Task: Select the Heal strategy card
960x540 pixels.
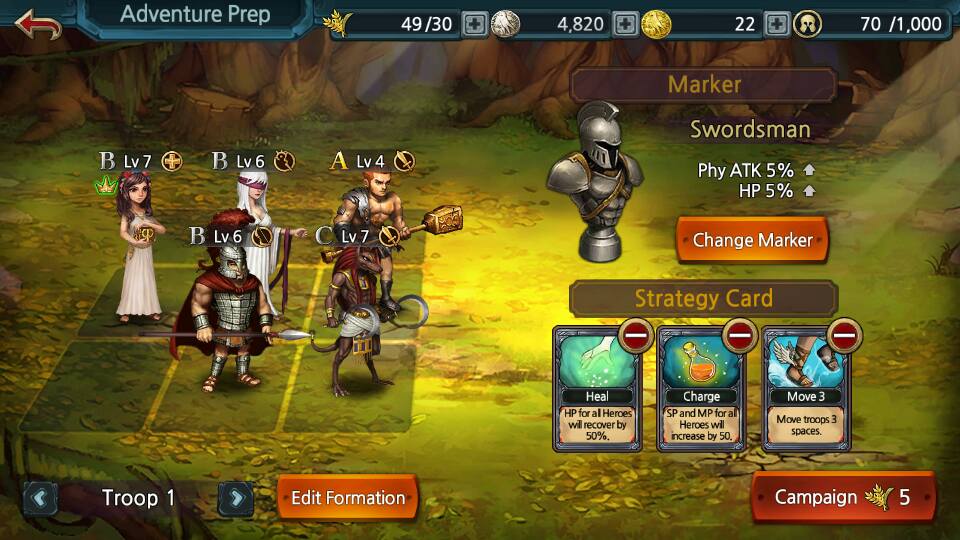Action: (x=596, y=395)
